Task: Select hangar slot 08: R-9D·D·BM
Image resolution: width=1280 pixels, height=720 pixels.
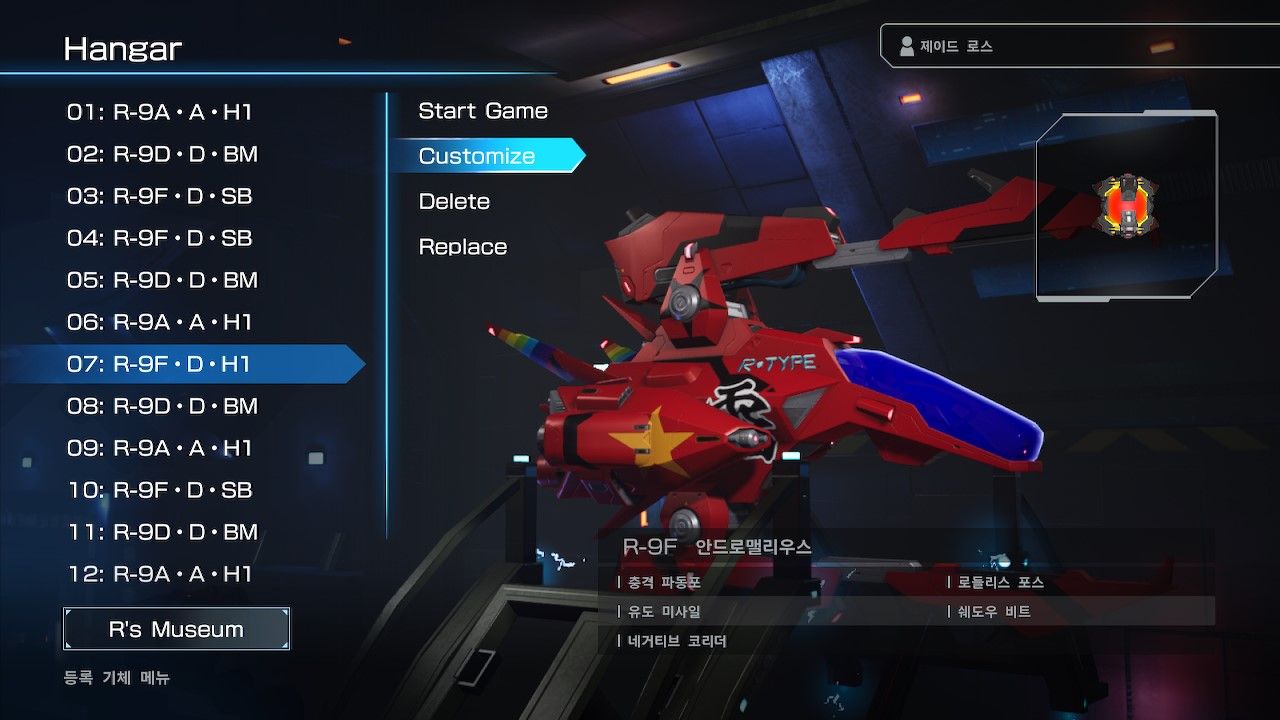Action: point(162,406)
